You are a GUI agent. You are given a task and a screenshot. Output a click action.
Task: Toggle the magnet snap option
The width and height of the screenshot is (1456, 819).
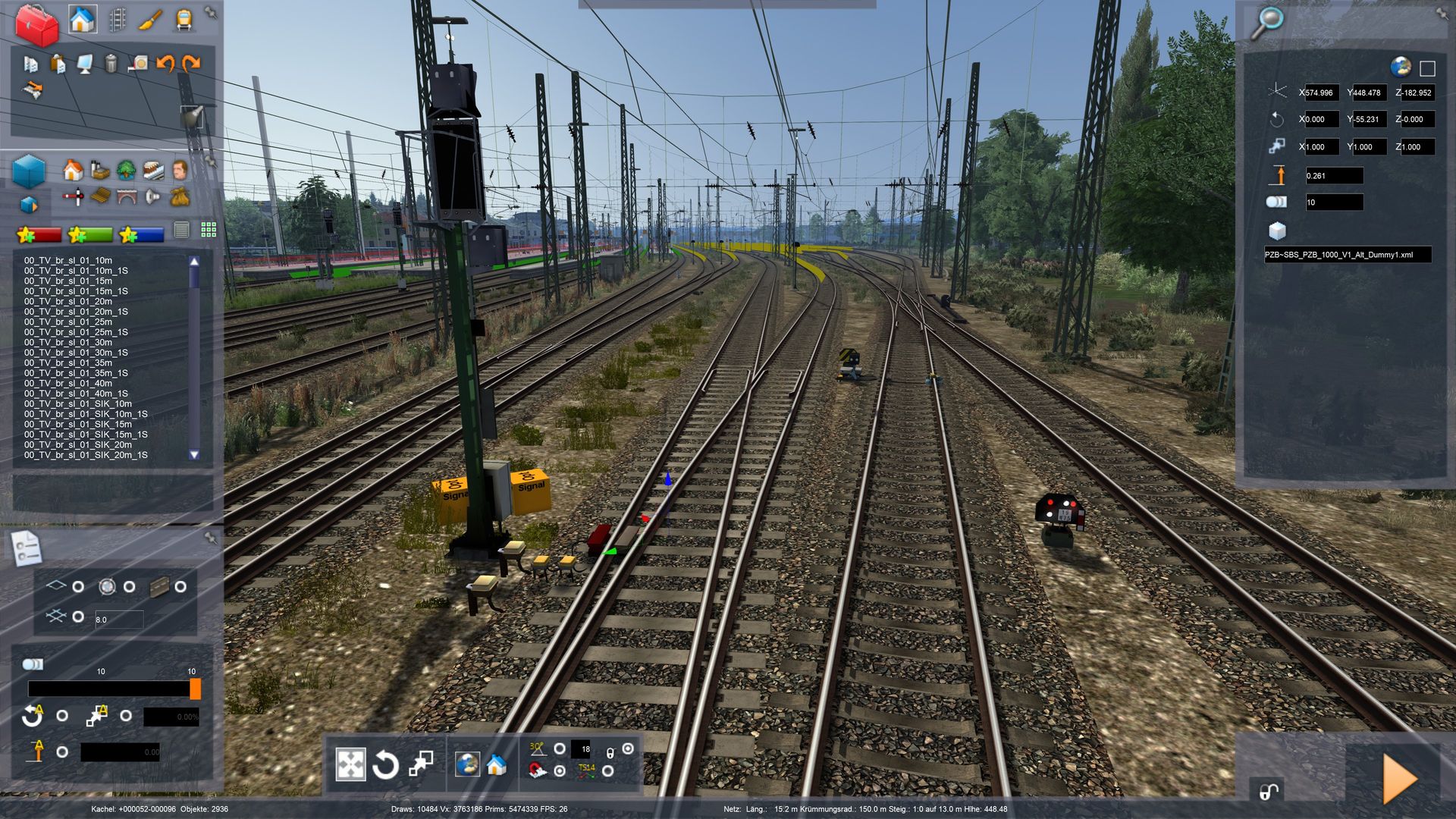point(560,771)
